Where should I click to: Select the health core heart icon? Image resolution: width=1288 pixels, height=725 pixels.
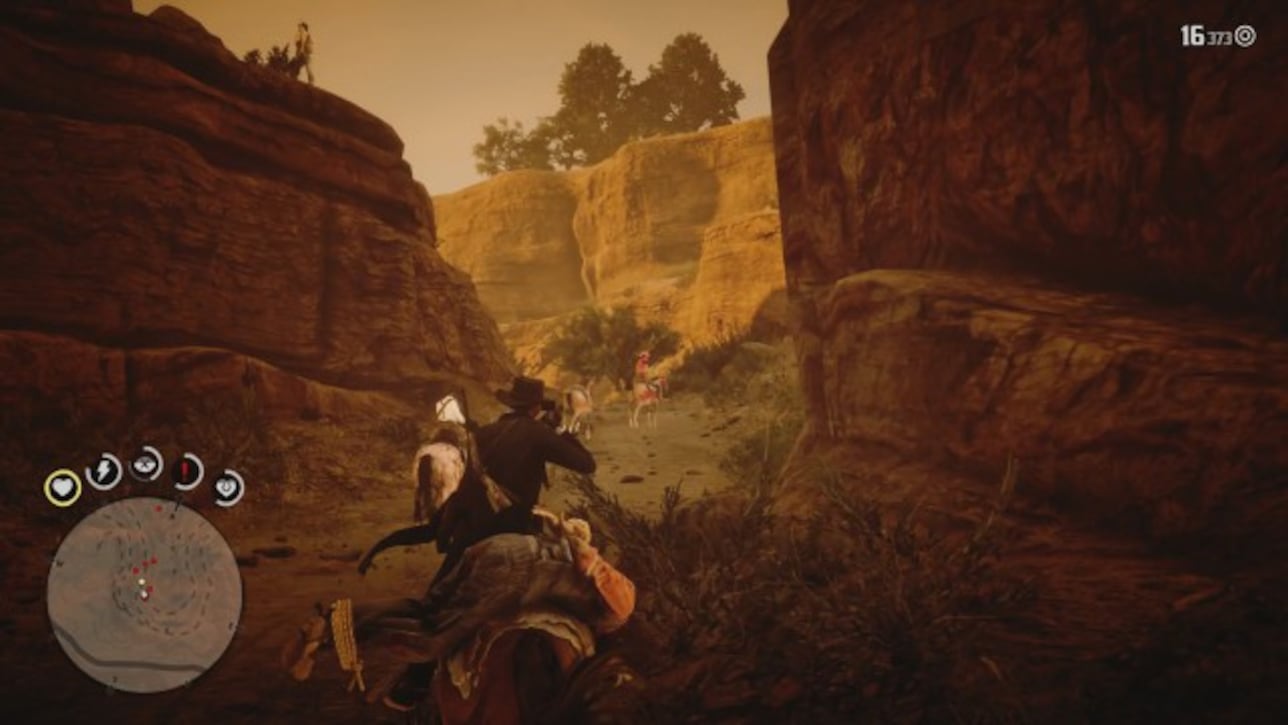[62, 487]
